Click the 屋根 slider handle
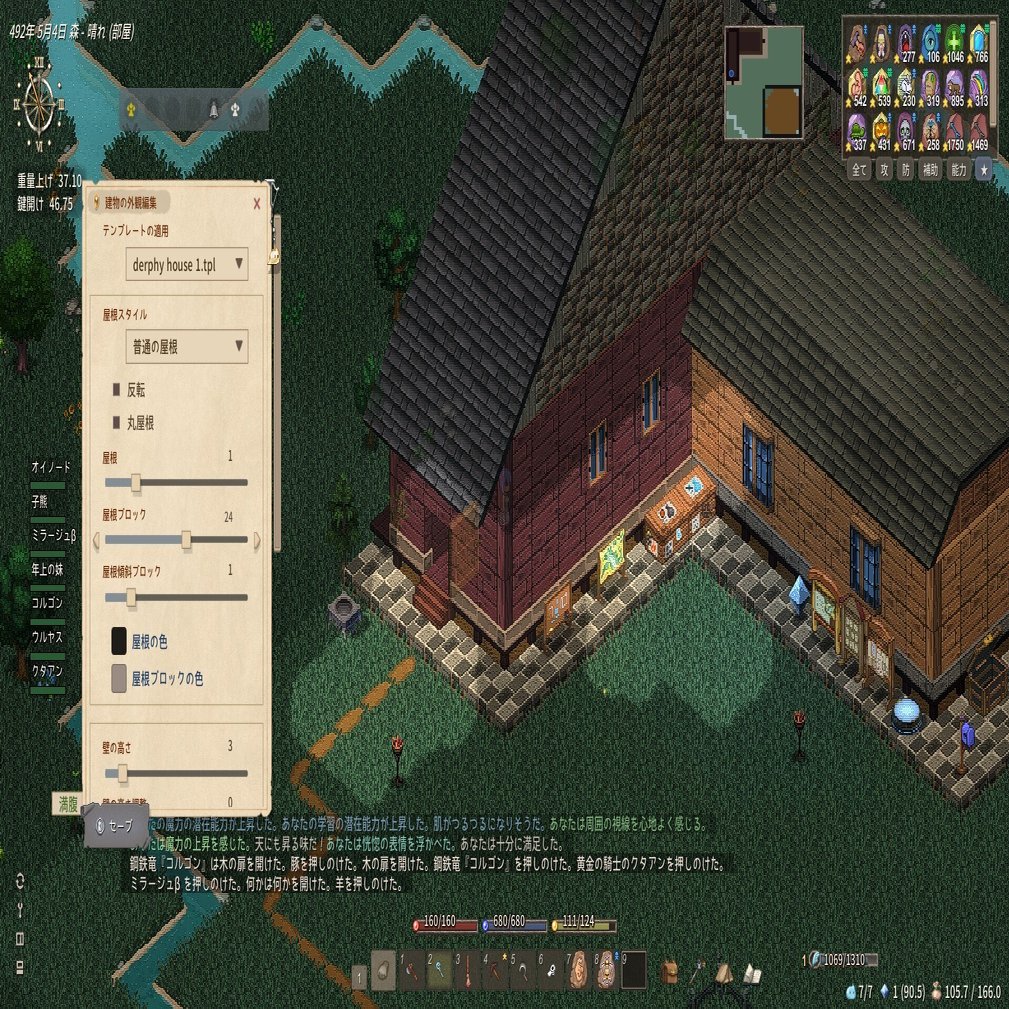The height and width of the screenshot is (1009, 1009). (136, 482)
